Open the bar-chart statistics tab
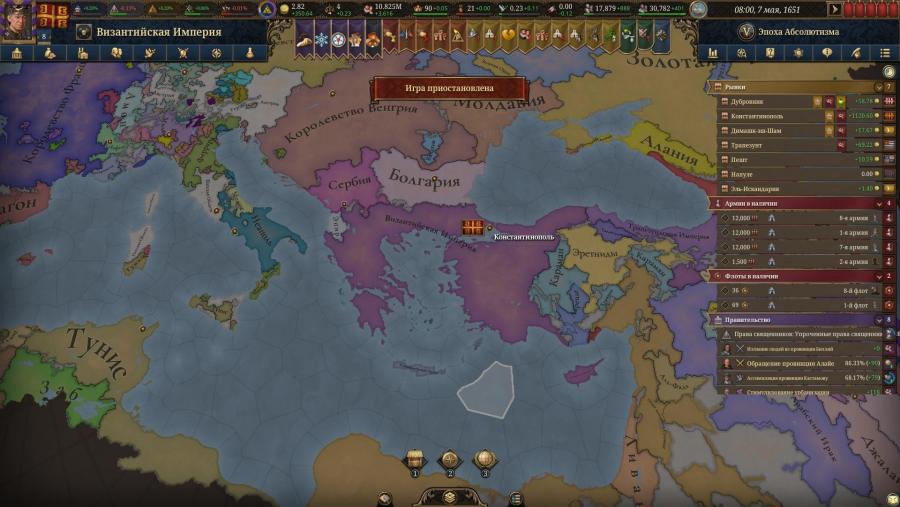Viewport: 900px width, 507px height. pyautogui.click(x=713, y=52)
